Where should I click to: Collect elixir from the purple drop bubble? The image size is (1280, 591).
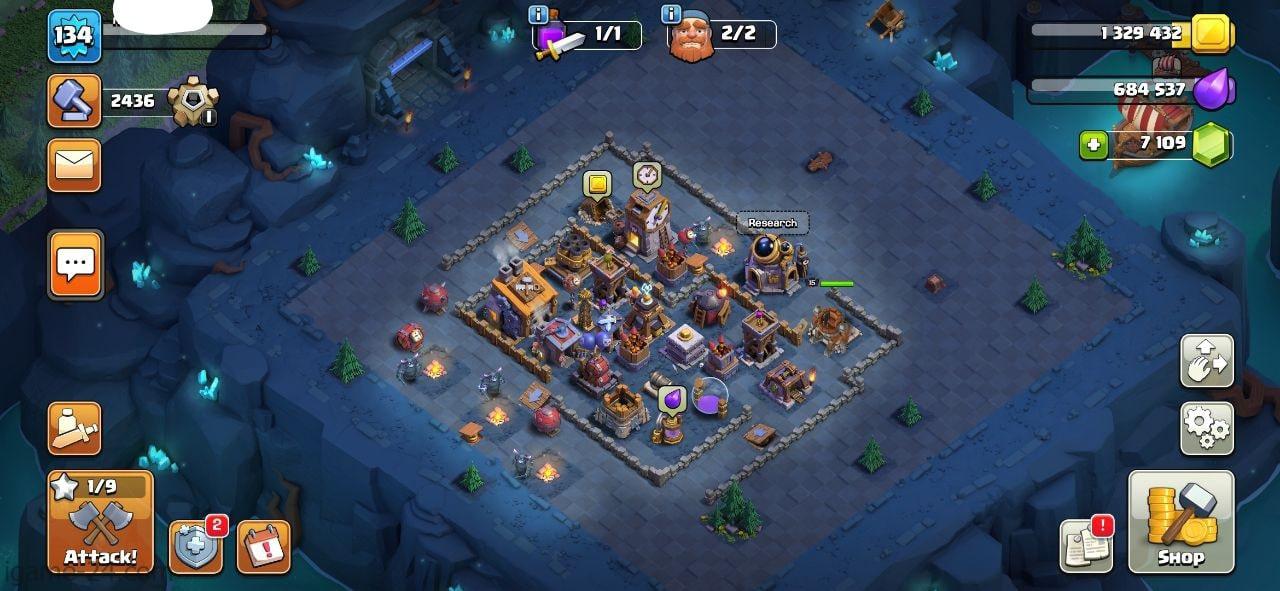pyautogui.click(x=671, y=400)
